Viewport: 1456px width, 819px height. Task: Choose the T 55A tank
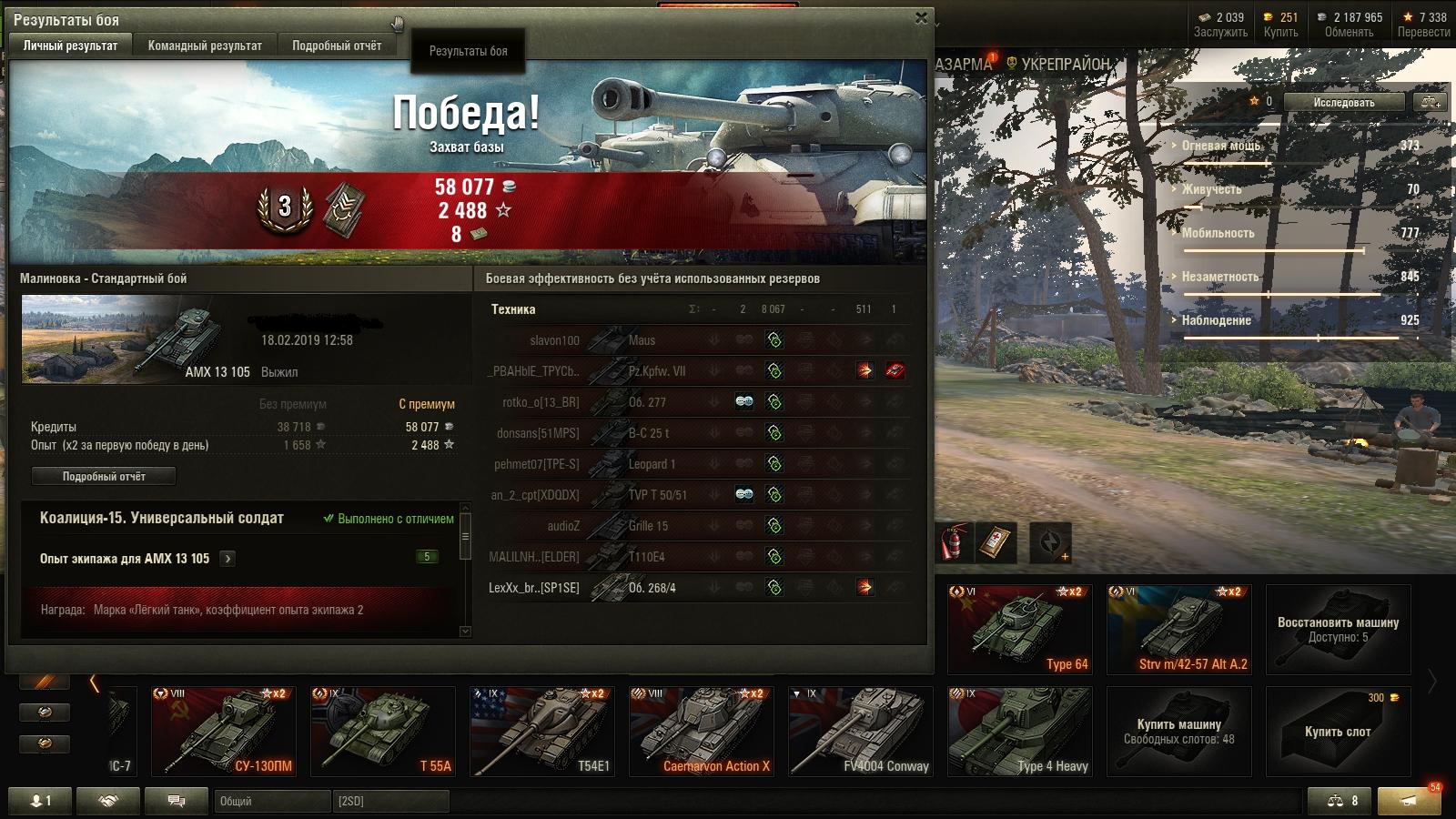click(382, 731)
